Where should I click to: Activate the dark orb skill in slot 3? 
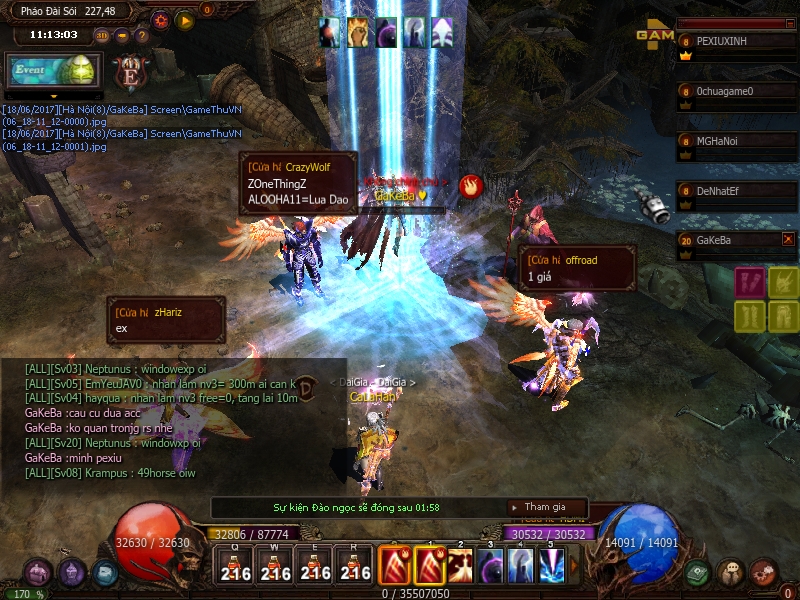(x=491, y=566)
